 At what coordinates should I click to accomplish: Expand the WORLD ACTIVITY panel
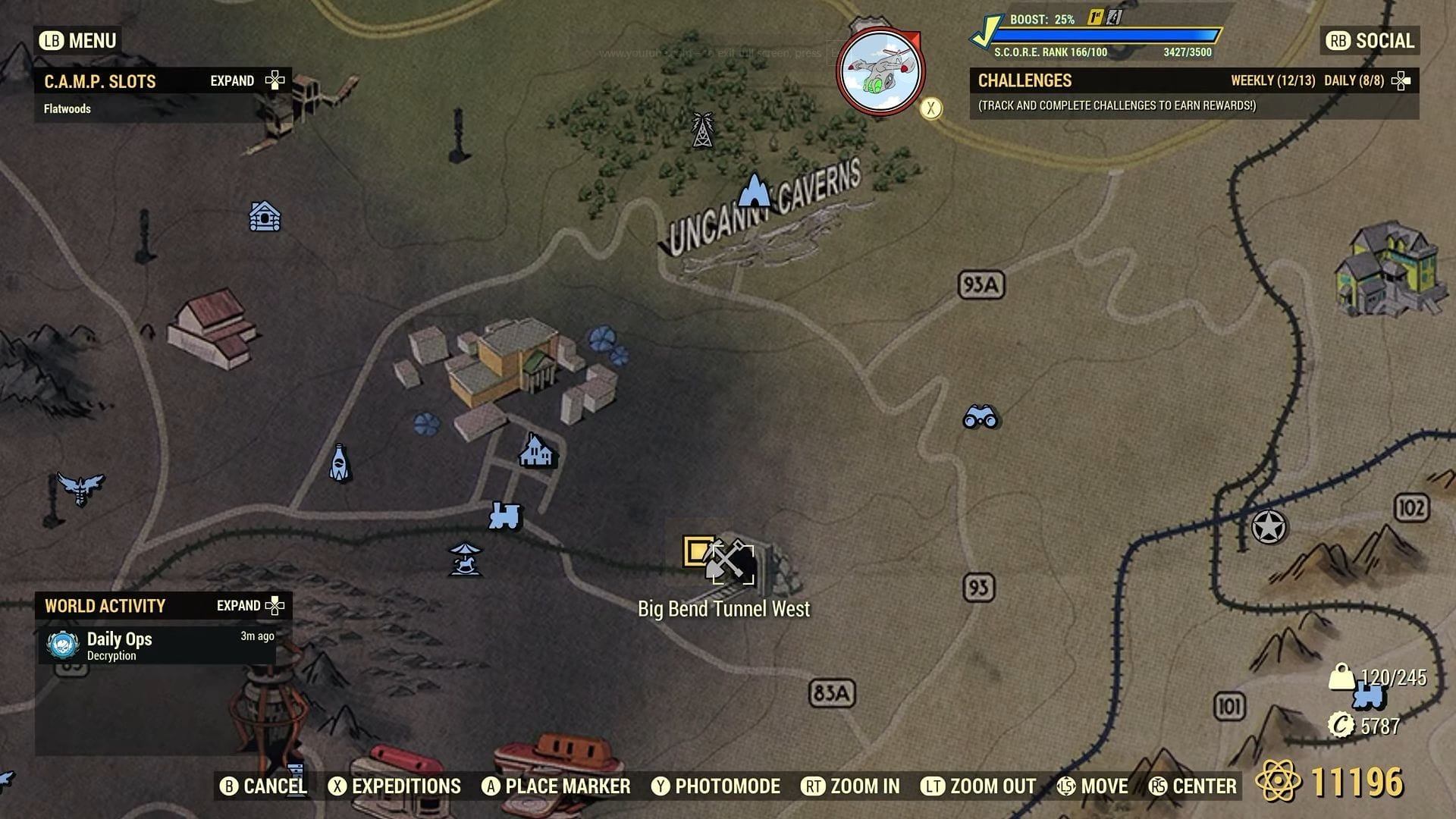pyautogui.click(x=249, y=606)
